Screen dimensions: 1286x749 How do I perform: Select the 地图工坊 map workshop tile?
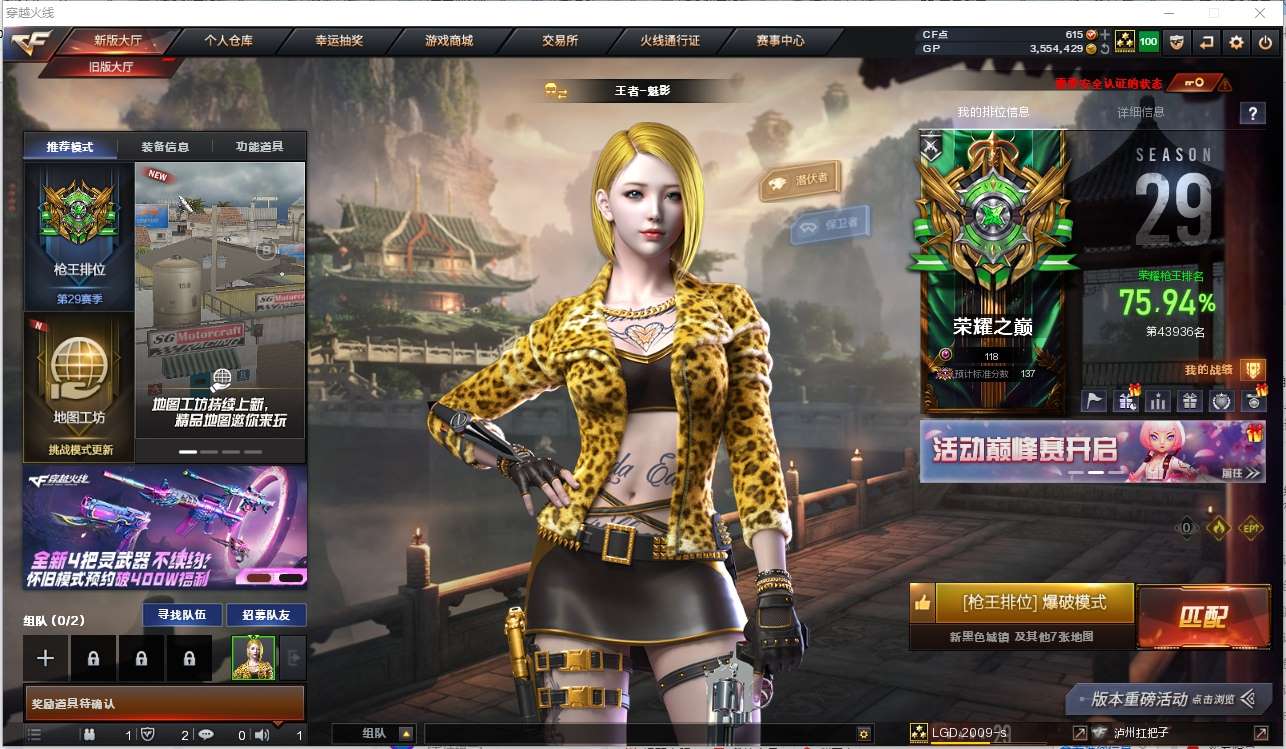pos(79,385)
